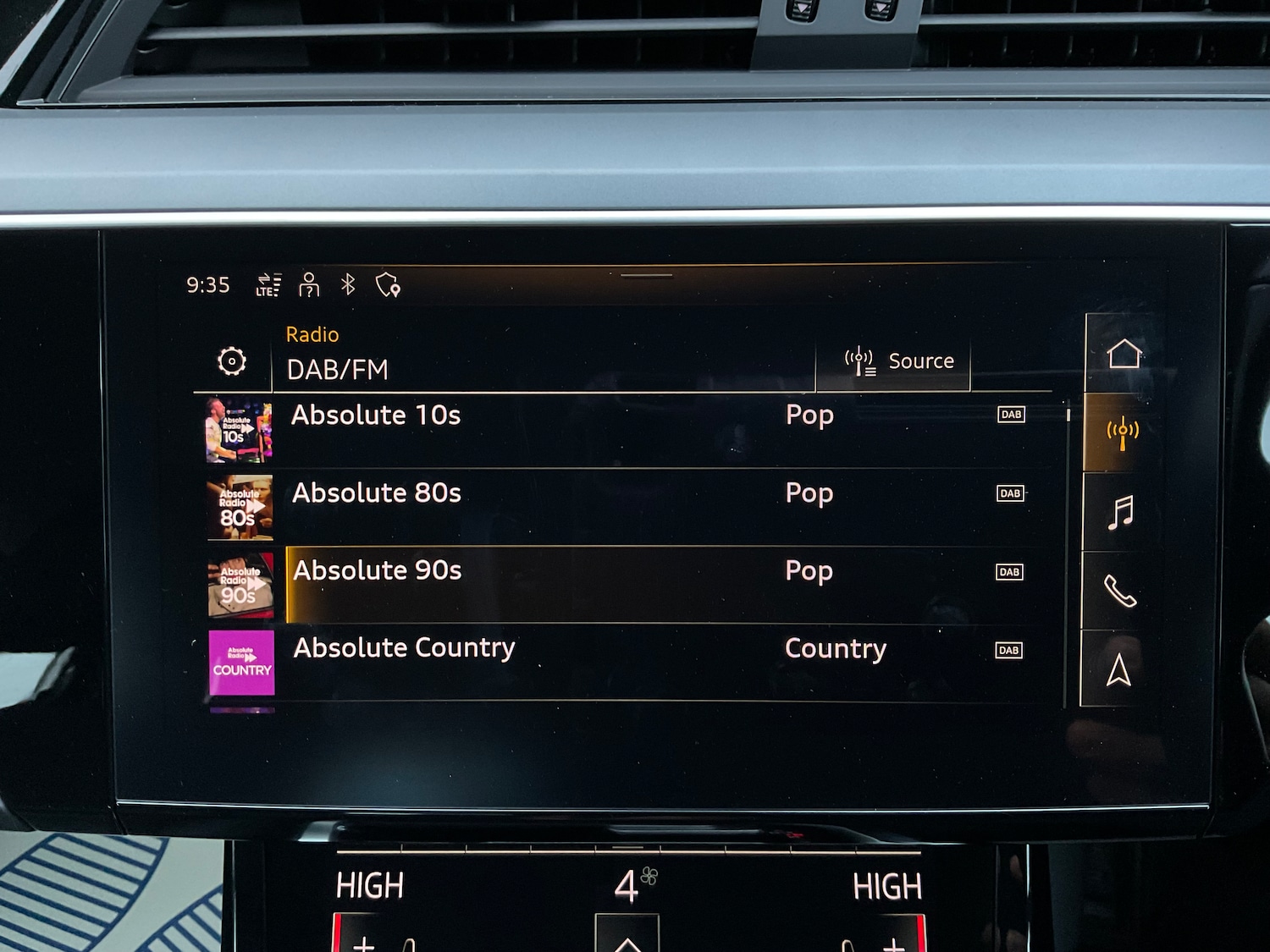The image size is (1270, 952).
Task: Open the media music note icon
Action: (x=1121, y=512)
